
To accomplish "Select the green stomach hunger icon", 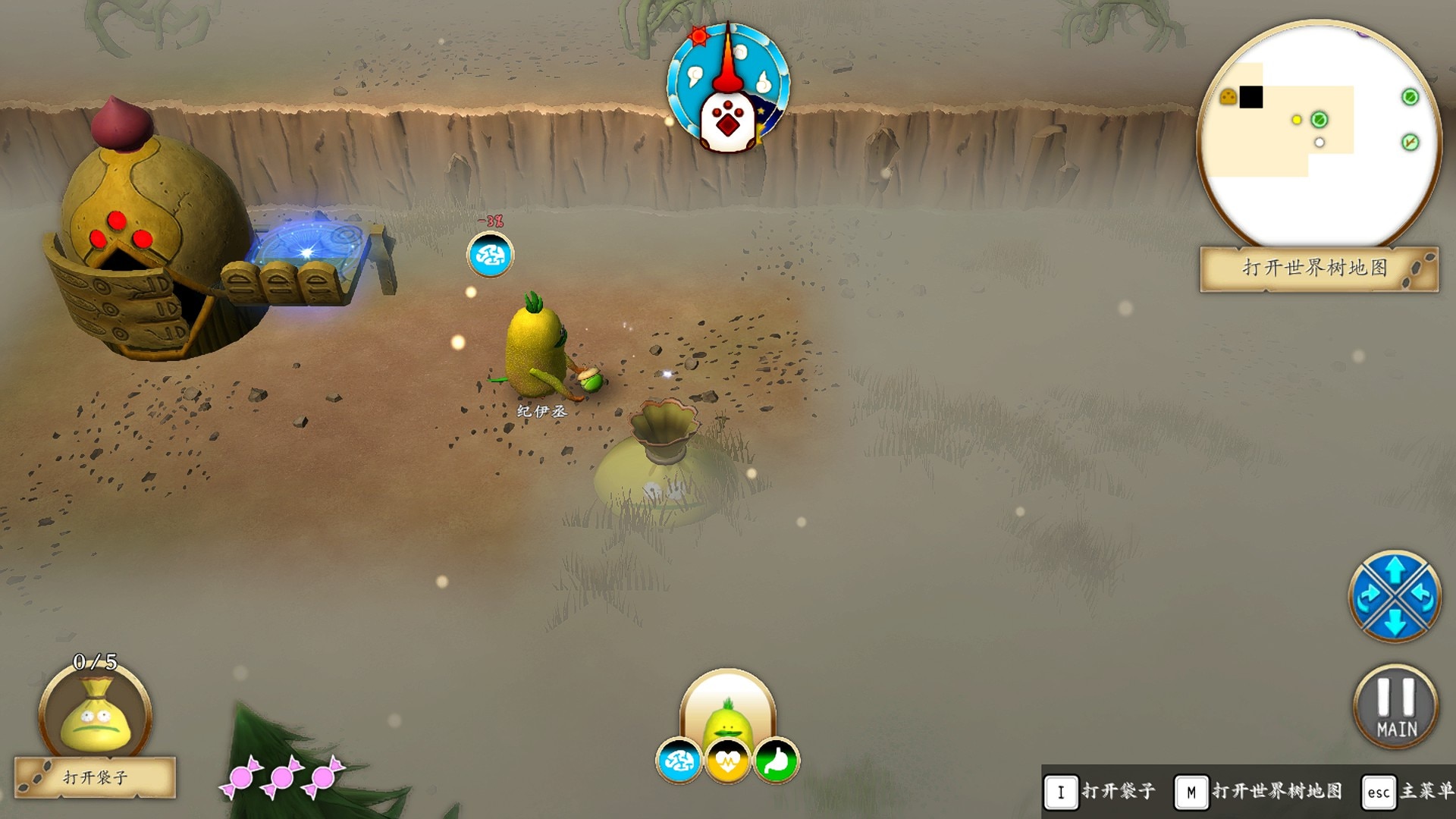I will click(776, 761).
